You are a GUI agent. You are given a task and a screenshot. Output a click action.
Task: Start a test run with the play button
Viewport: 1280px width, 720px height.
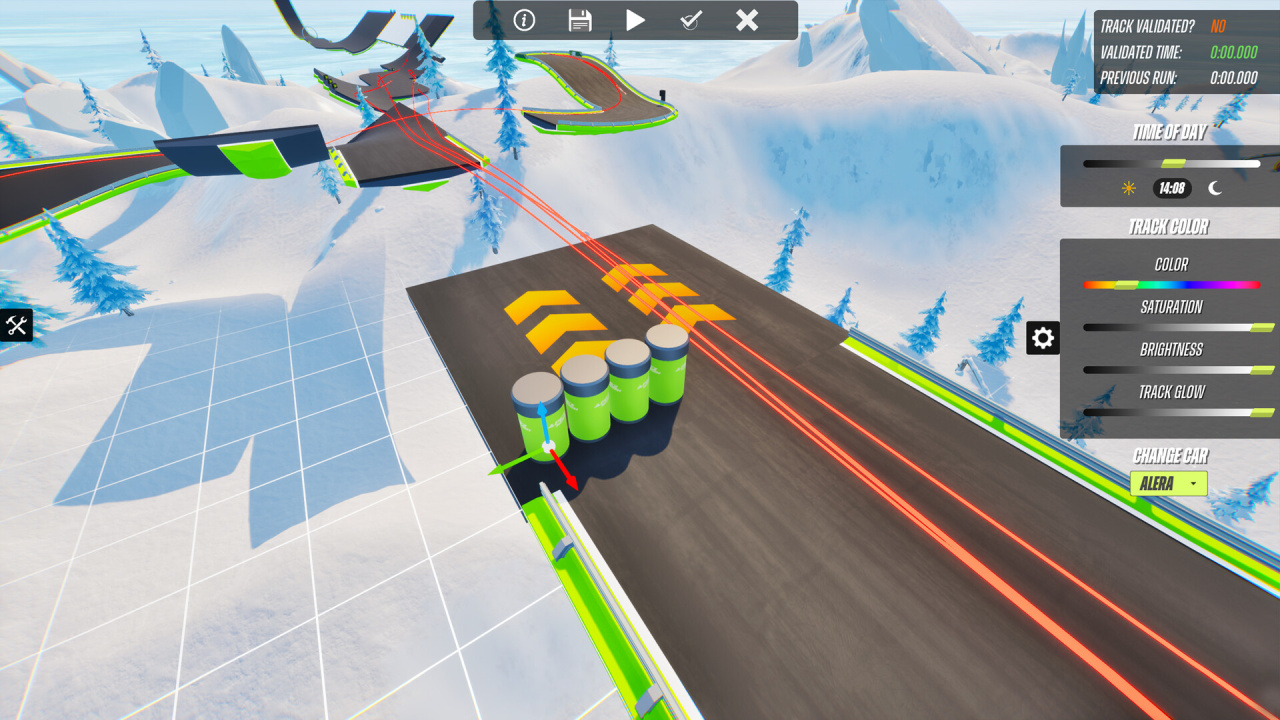coord(635,20)
